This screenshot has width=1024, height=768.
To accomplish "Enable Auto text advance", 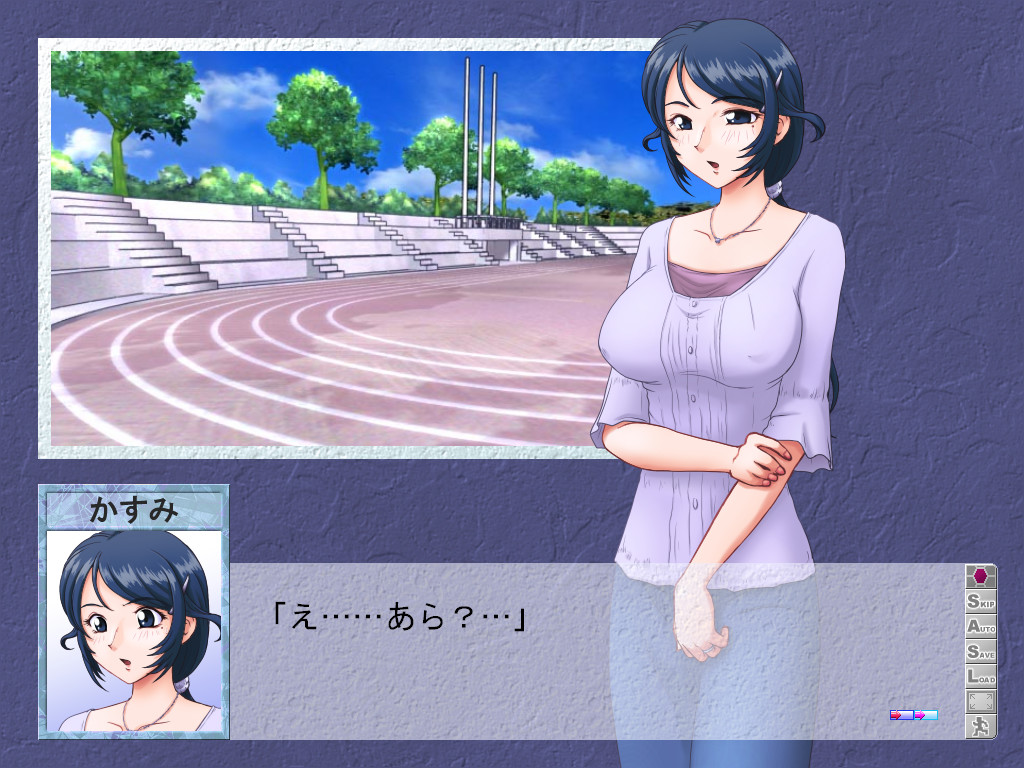I will (980, 627).
